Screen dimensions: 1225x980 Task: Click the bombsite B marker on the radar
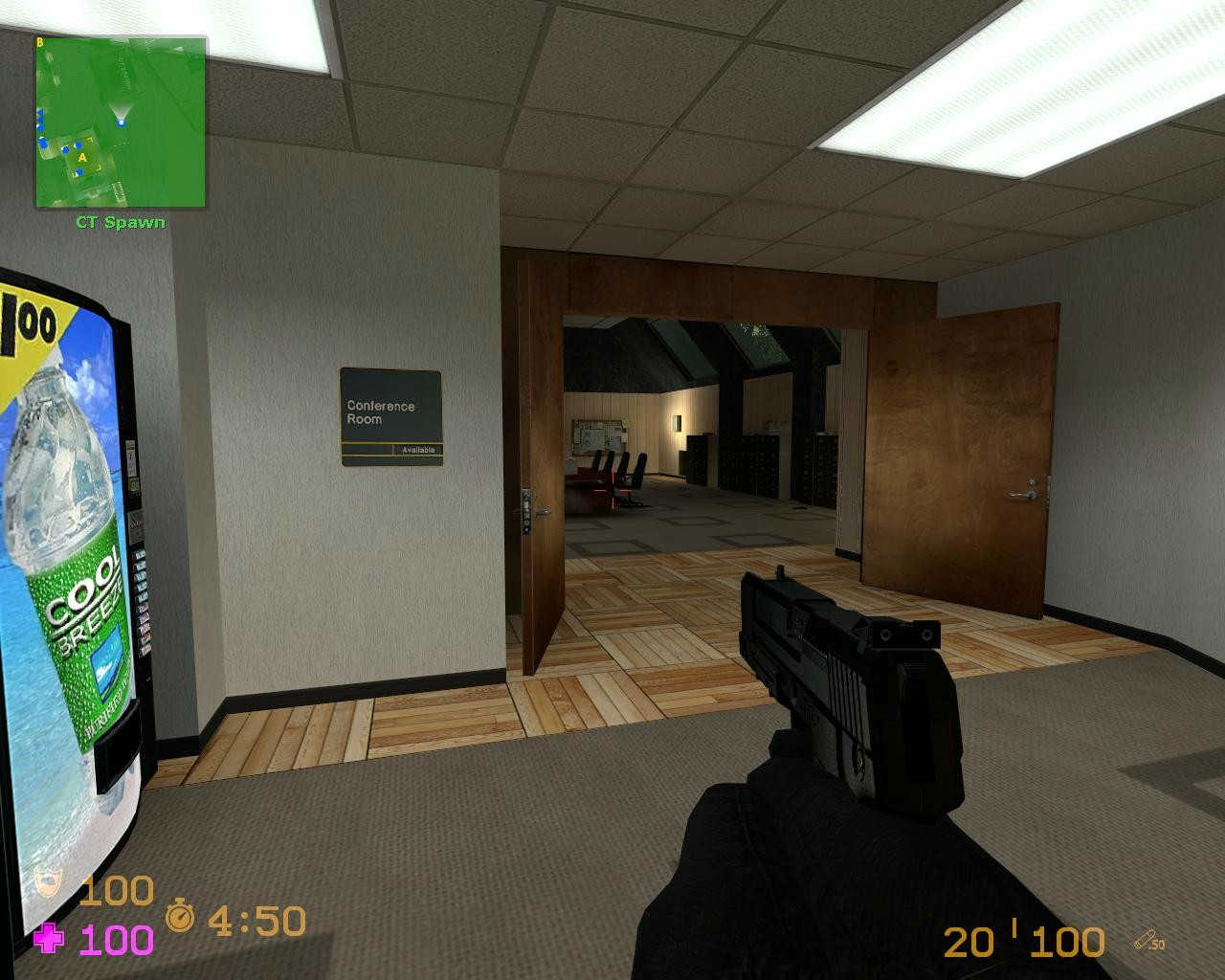click(40, 42)
